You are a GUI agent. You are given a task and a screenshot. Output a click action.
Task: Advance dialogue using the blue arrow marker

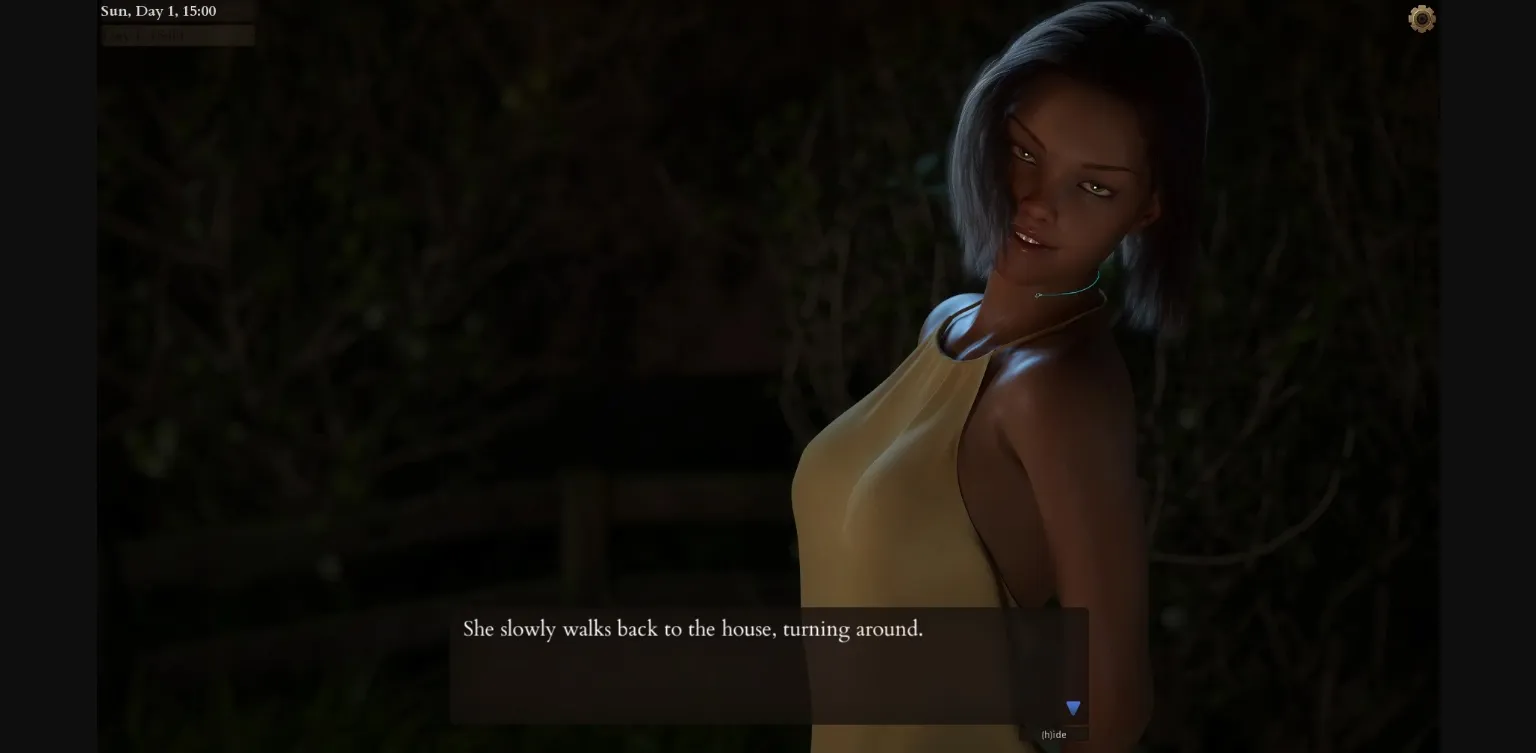click(1072, 707)
